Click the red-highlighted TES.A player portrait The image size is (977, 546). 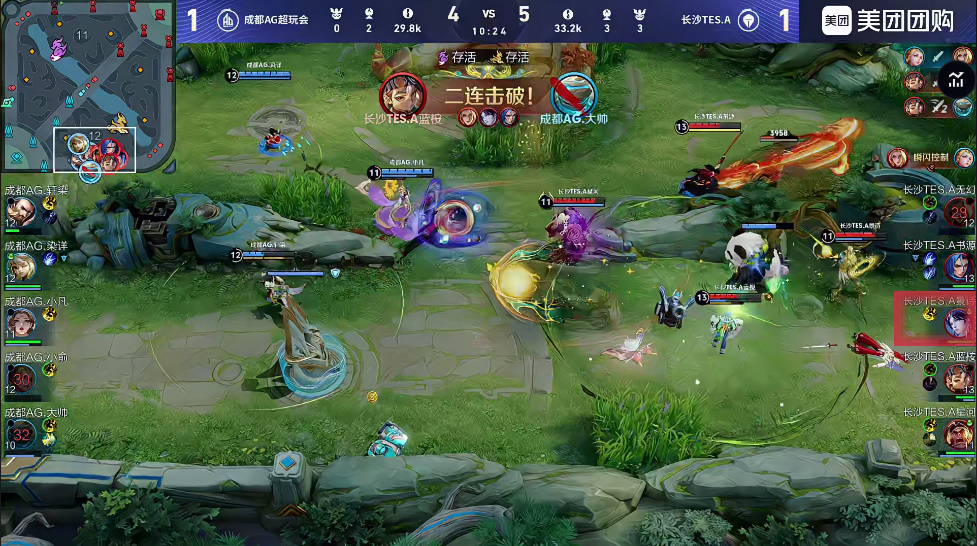coord(958,322)
